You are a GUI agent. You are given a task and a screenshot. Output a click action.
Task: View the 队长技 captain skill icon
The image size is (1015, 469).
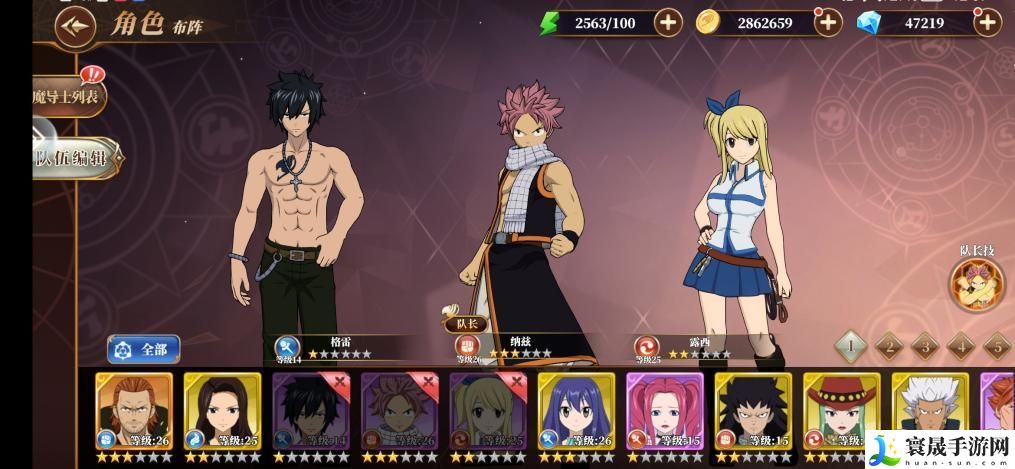(977, 281)
